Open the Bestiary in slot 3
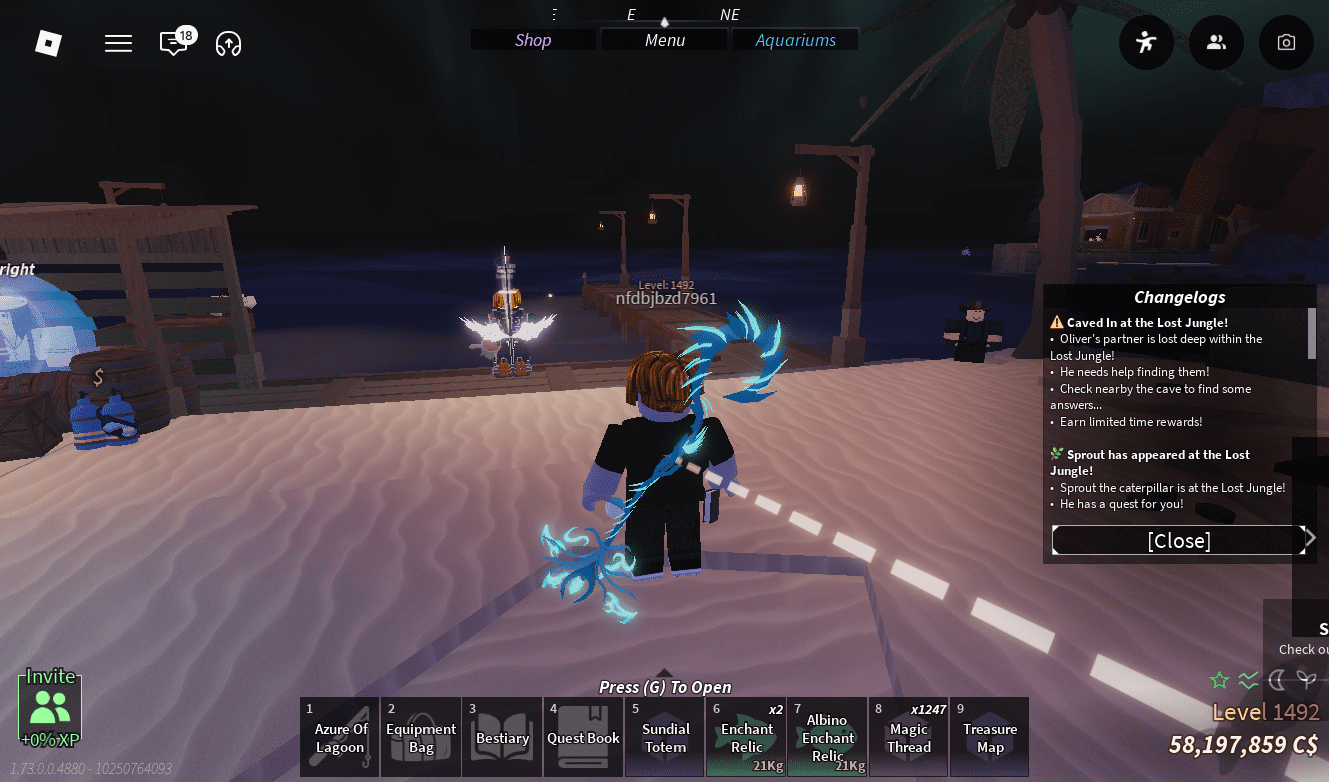The image size is (1329, 782). click(501, 737)
